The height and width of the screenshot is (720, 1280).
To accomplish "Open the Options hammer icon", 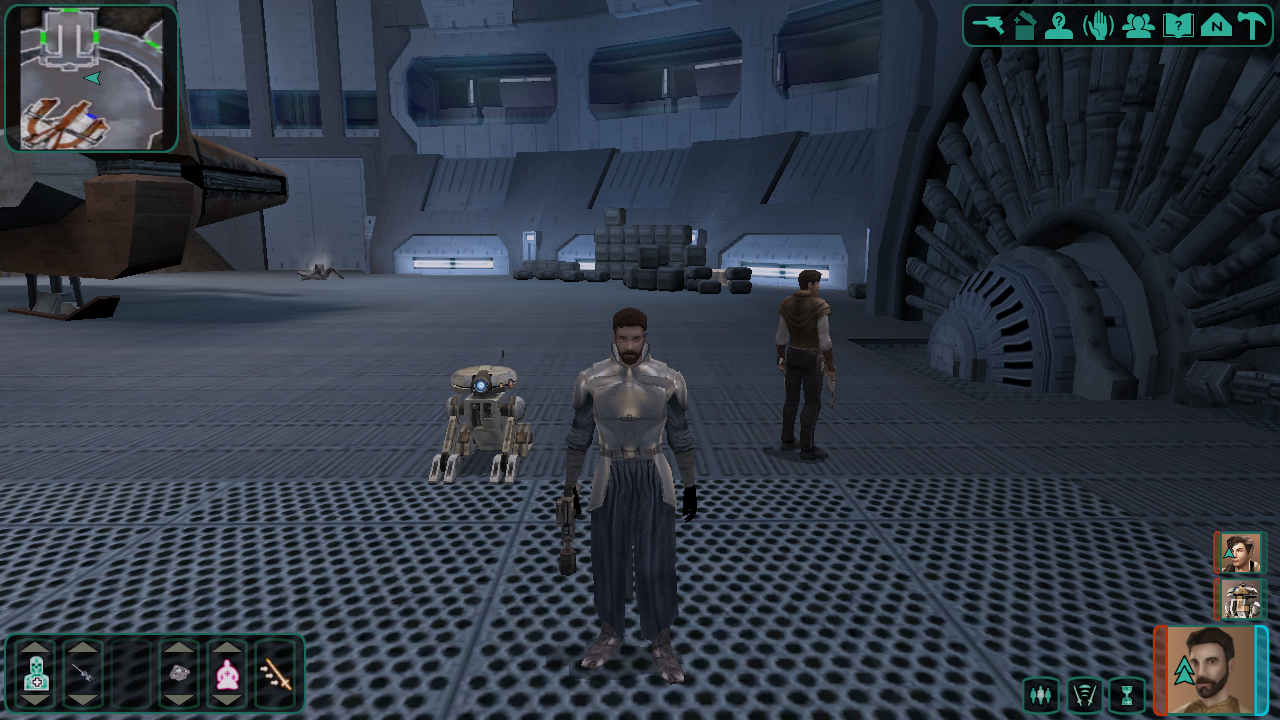I will pos(1251,25).
